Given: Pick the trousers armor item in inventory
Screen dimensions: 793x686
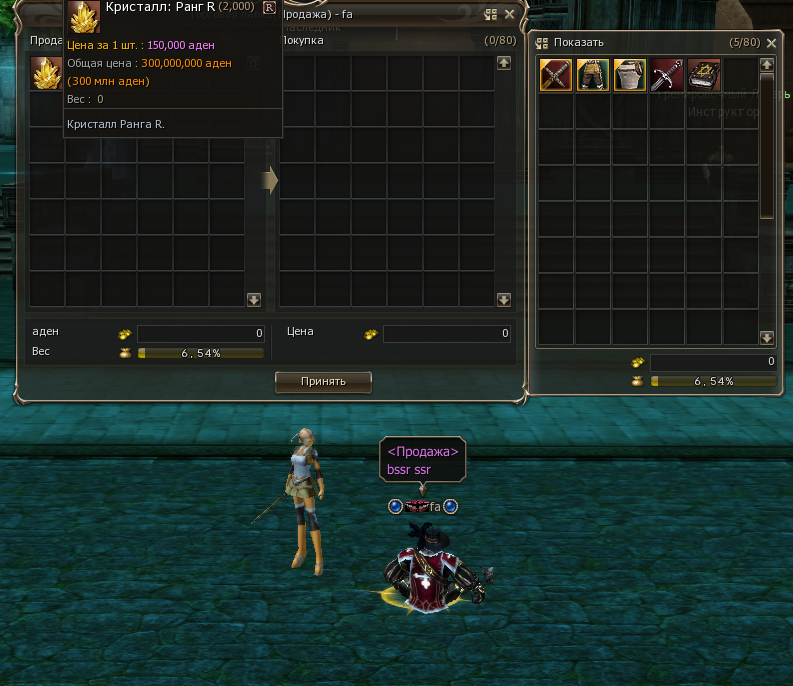Looking at the screenshot, I should point(593,76).
